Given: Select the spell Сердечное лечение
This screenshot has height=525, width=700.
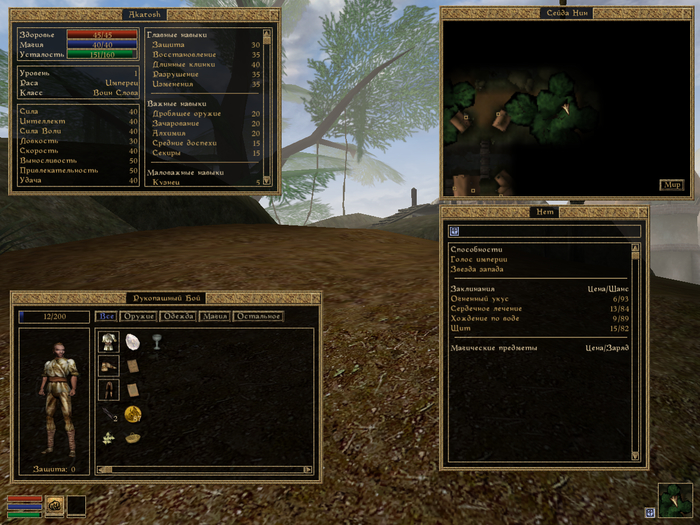Looking at the screenshot, I should pos(483,309).
